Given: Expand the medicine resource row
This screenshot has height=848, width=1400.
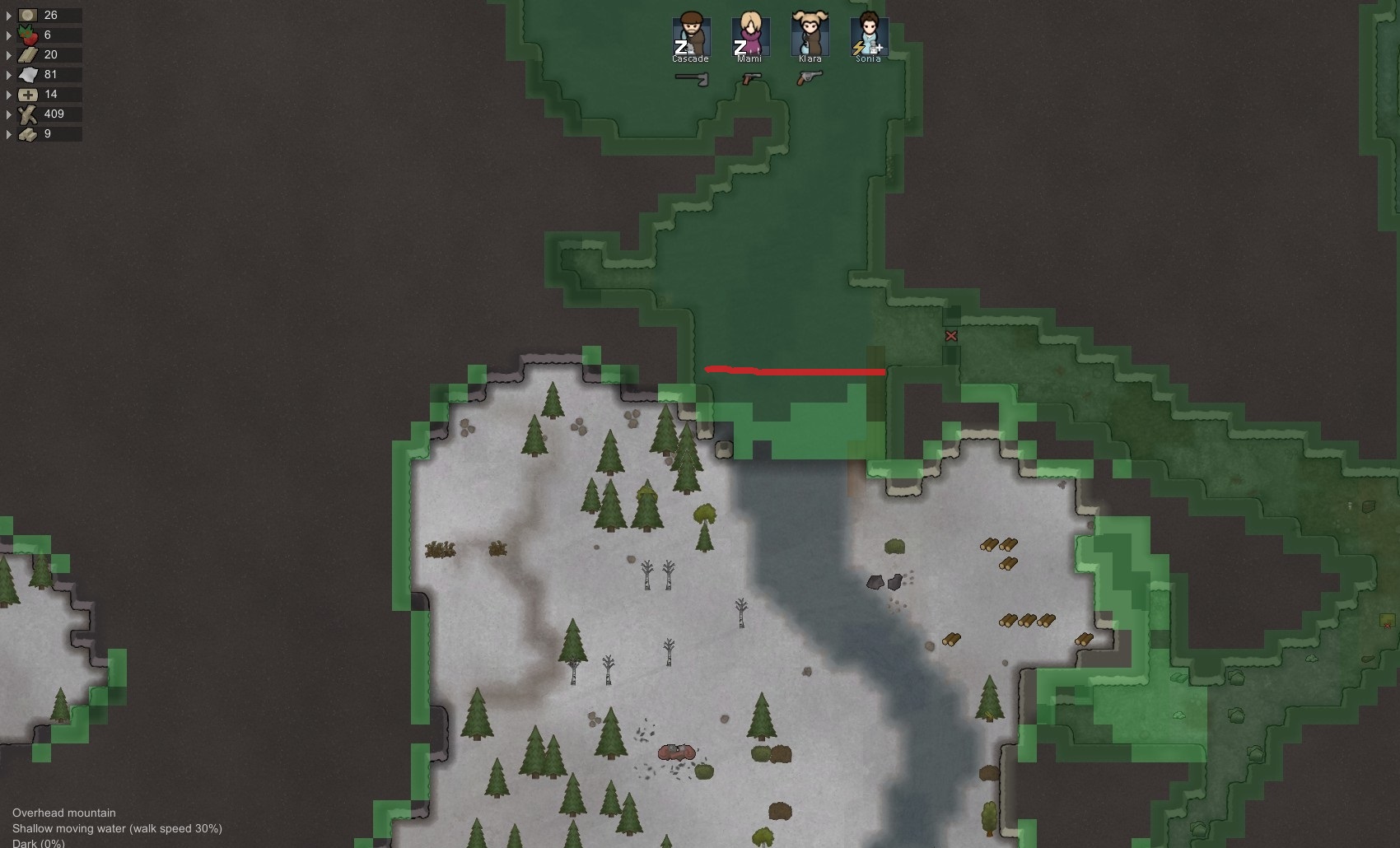Looking at the screenshot, I should [x=8, y=94].
